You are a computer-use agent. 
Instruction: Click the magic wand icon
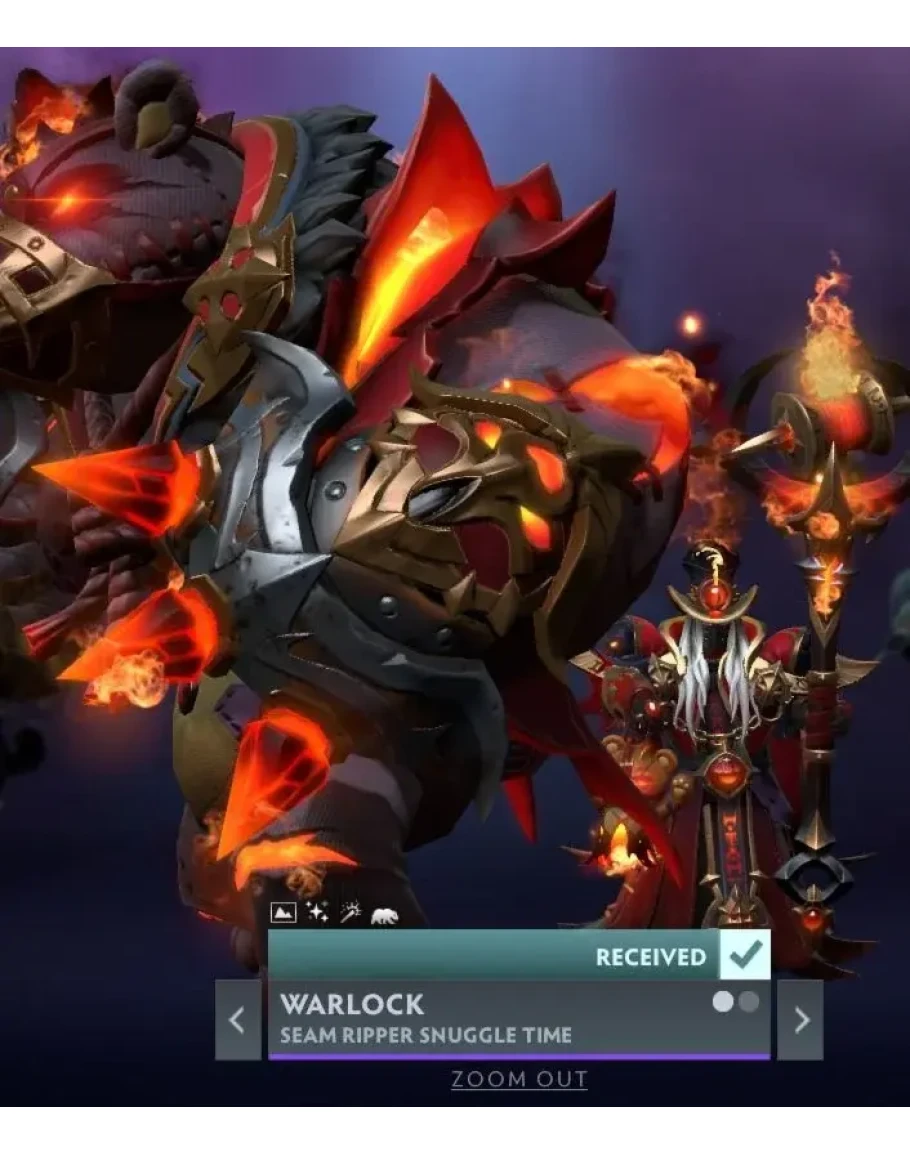pos(350,913)
